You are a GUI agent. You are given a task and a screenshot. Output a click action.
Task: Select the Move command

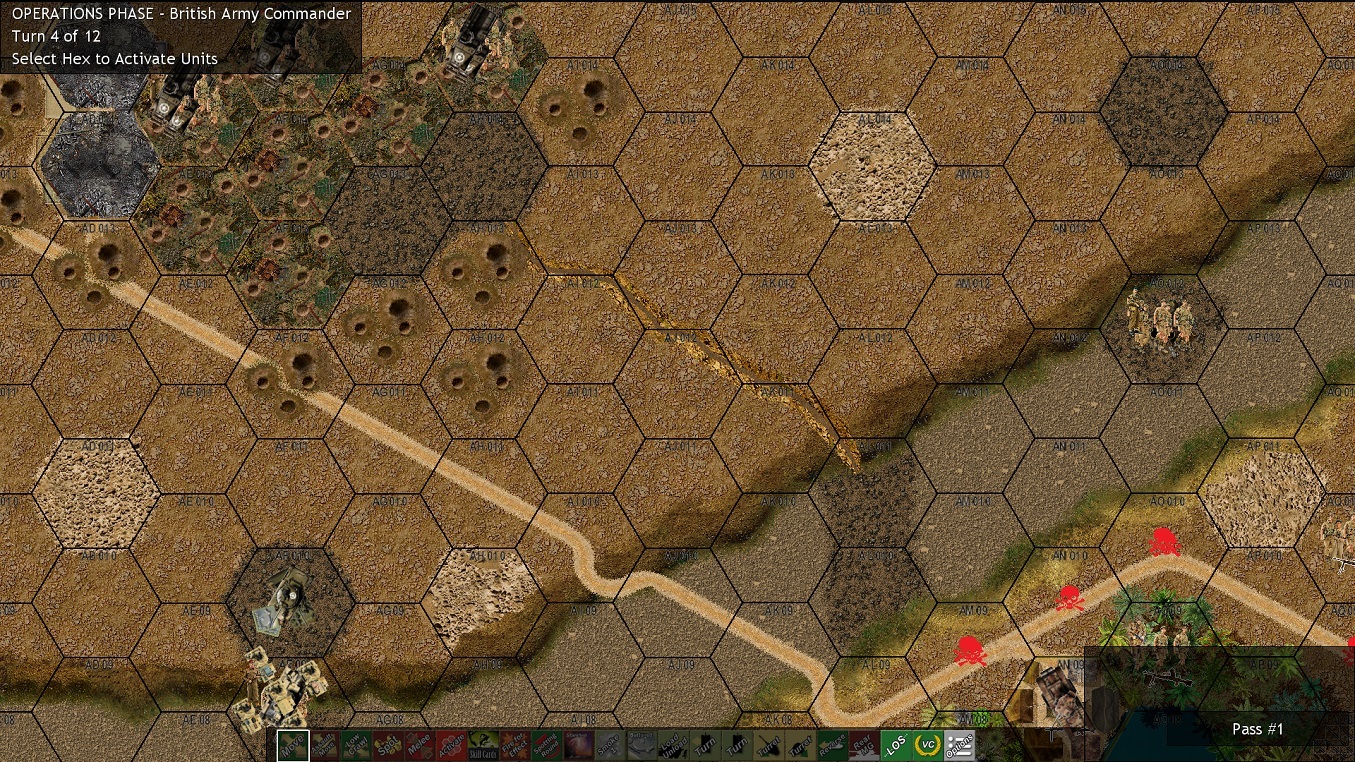293,745
